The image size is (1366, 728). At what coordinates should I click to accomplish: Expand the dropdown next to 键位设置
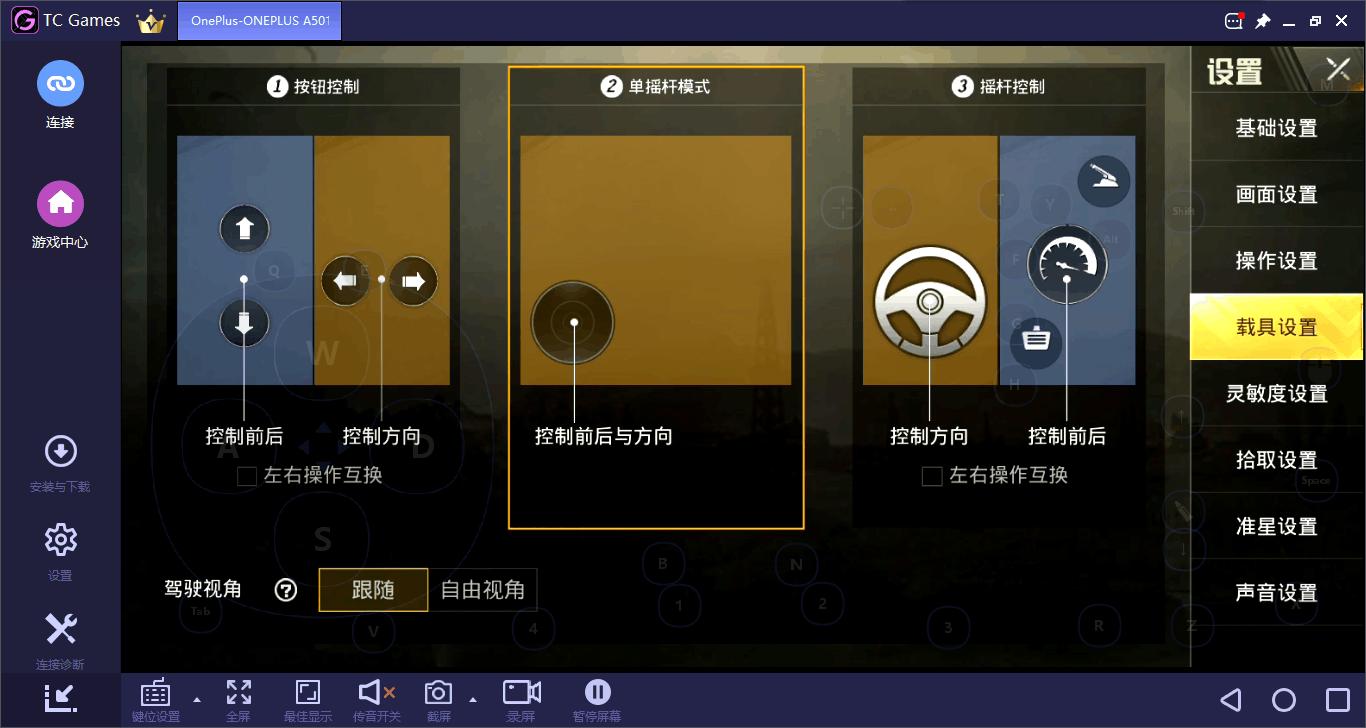coord(196,700)
